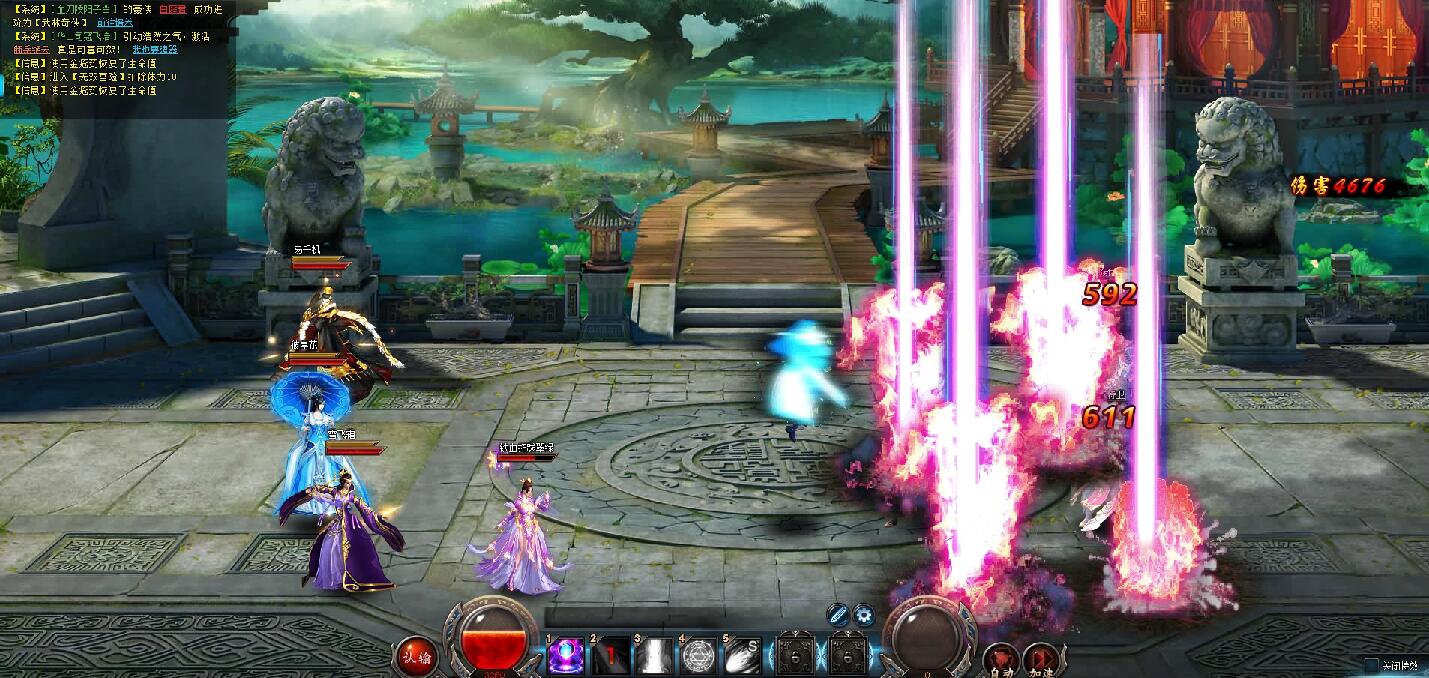Activate skill 5 with the white claw slash
1429x678 pixels.
click(x=742, y=656)
